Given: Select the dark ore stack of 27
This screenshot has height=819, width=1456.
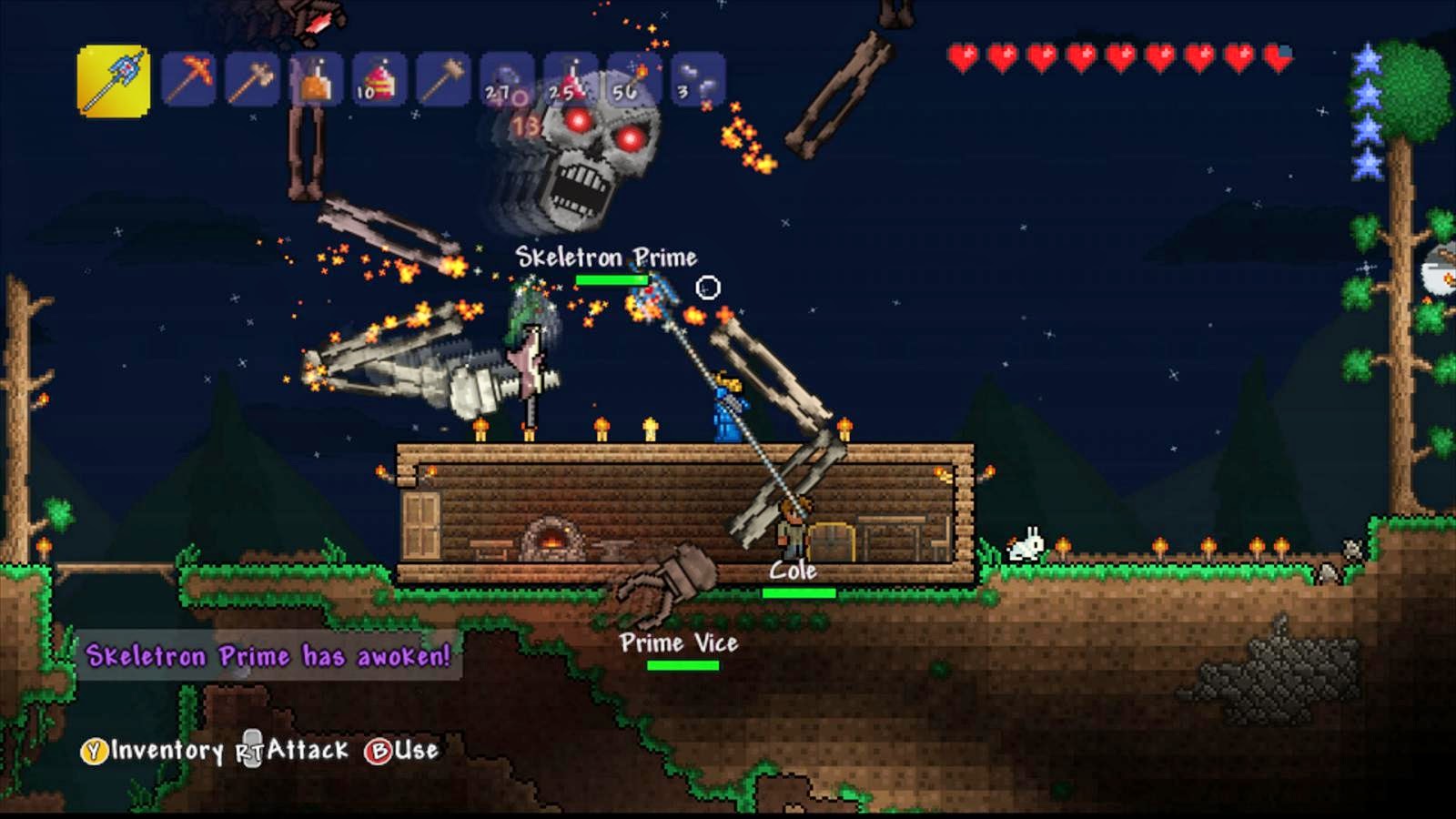Looking at the screenshot, I should point(507,79).
